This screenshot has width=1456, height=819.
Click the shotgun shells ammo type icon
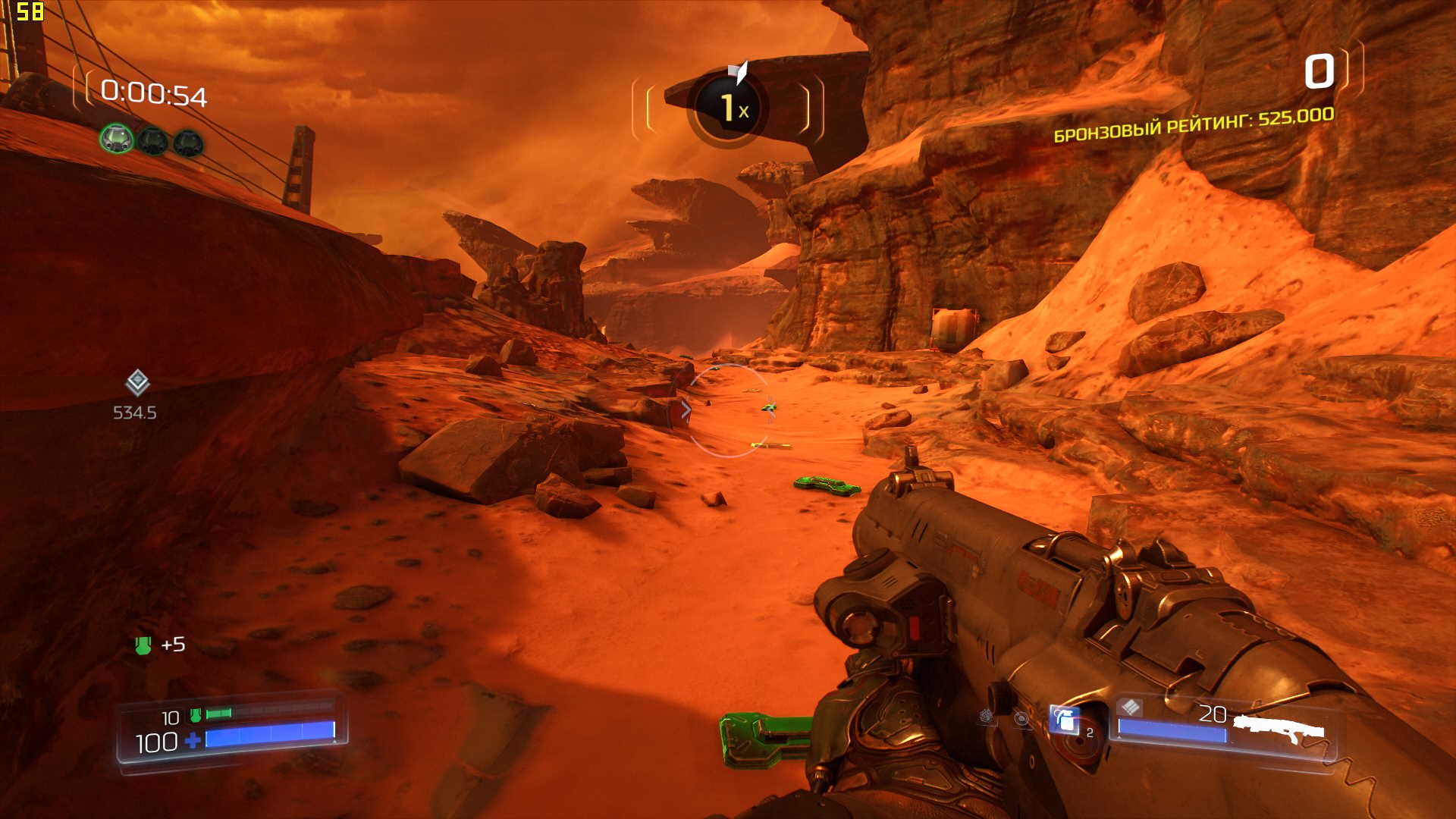tap(1130, 708)
